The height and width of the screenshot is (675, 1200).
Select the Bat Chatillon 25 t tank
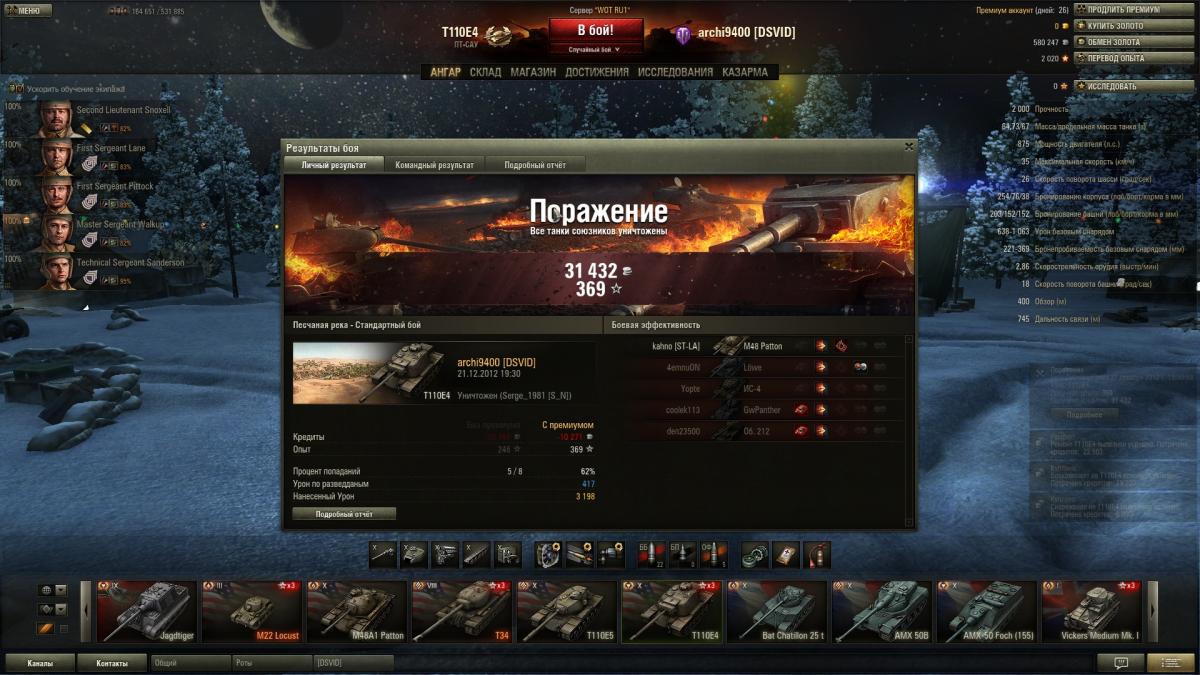click(776, 611)
